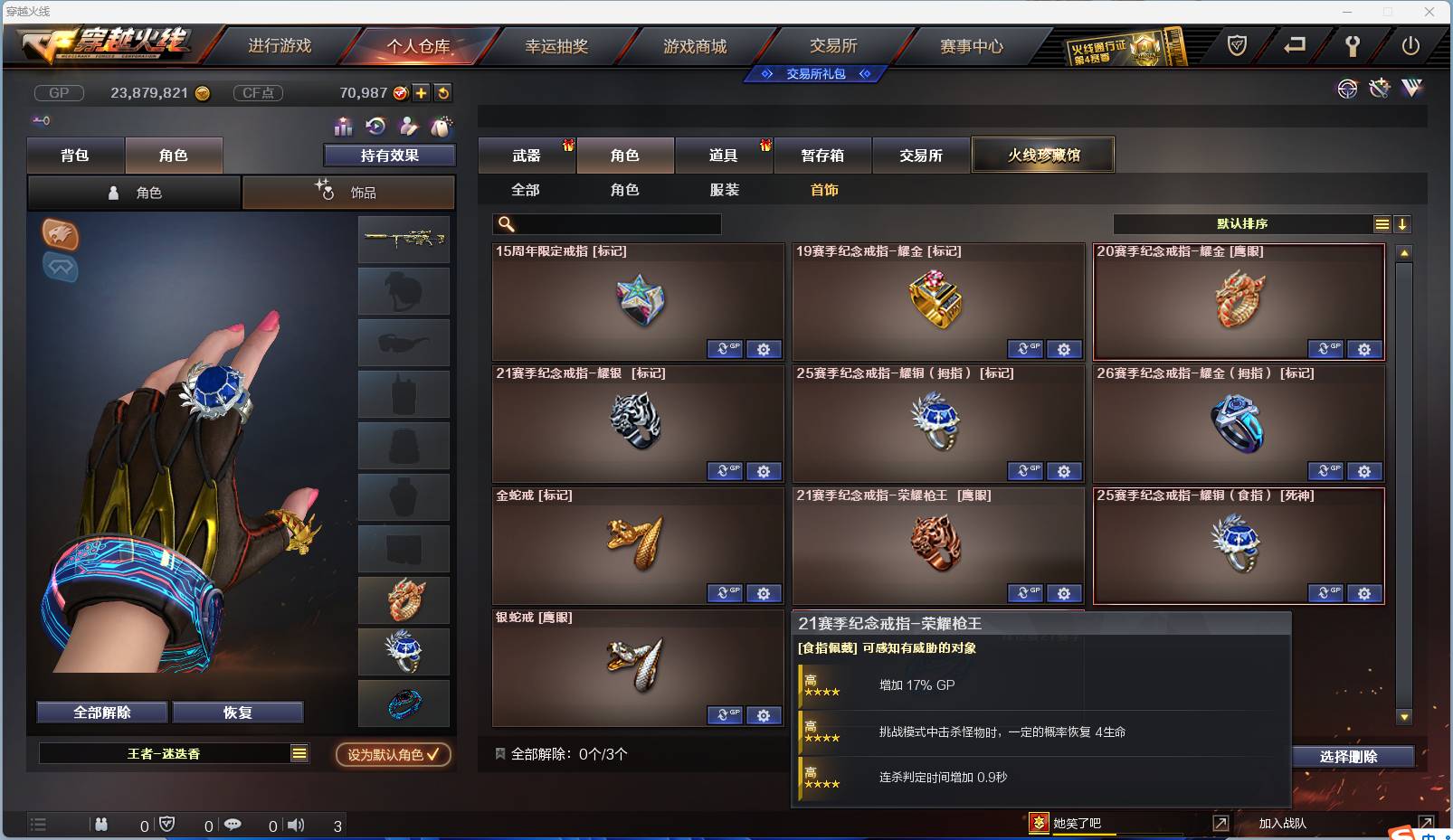Open settings gear on the 金蛇戒 ring card
This screenshot has width=1453, height=840.
pyautogui.click(x=765, y=593)
